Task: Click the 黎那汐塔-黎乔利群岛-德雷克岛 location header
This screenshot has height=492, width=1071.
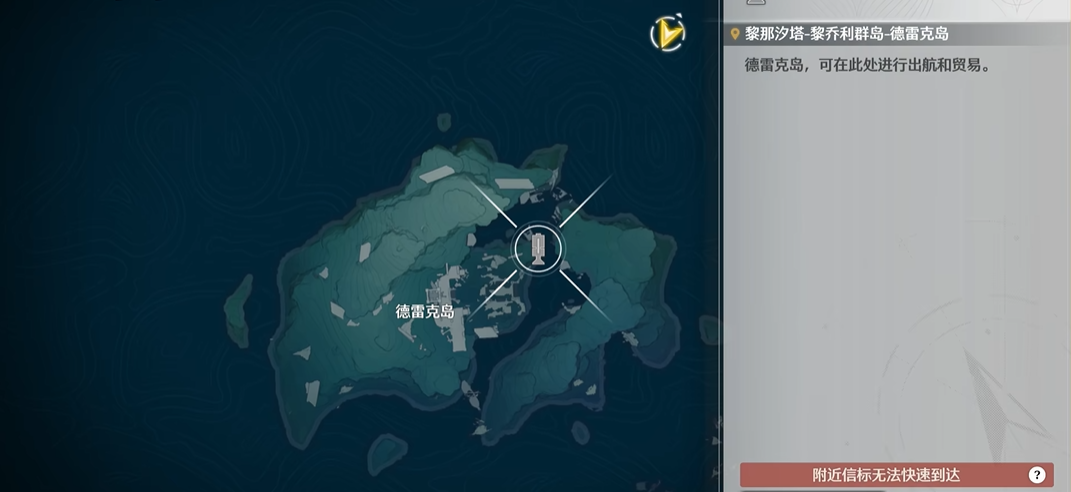Action: [846, 34]
